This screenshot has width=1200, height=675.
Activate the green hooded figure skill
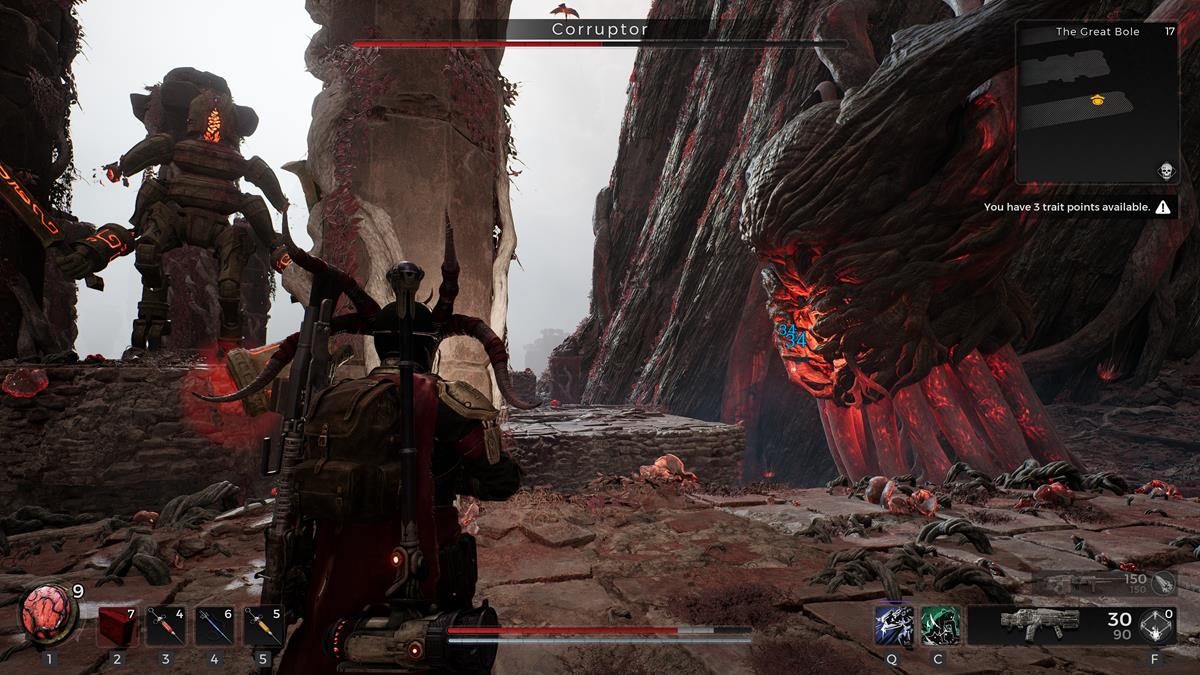939,625
